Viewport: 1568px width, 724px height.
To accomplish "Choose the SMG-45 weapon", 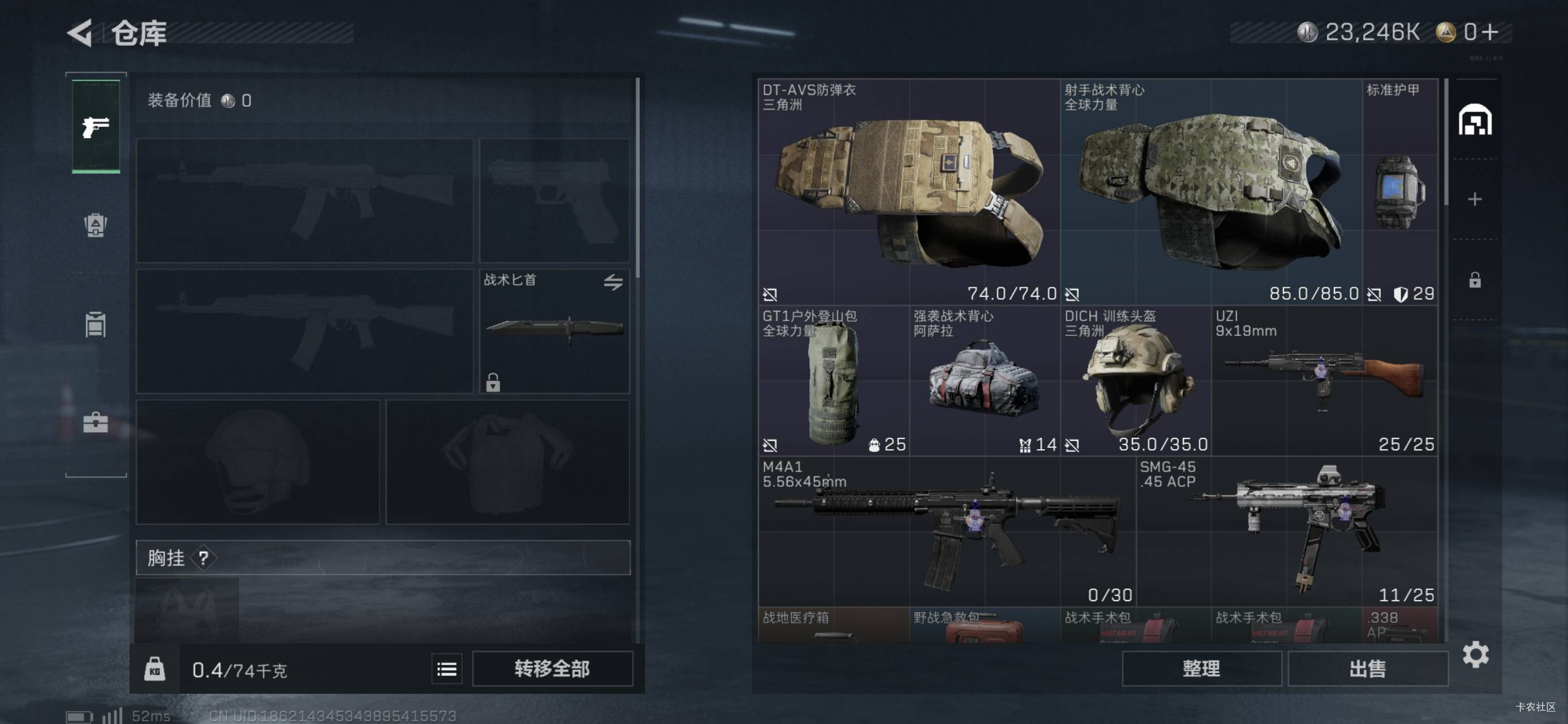I will (x=1286, y=532).
